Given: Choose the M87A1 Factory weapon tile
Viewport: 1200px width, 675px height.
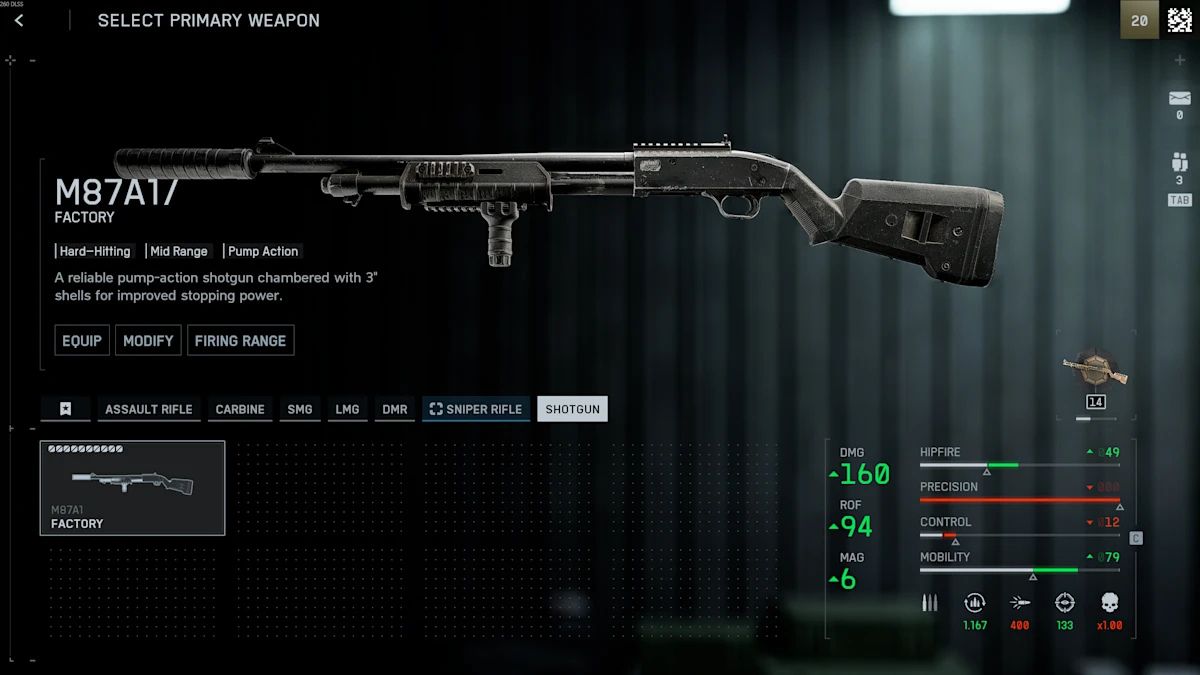Looking at the screenshot, I should click(132, 488).
